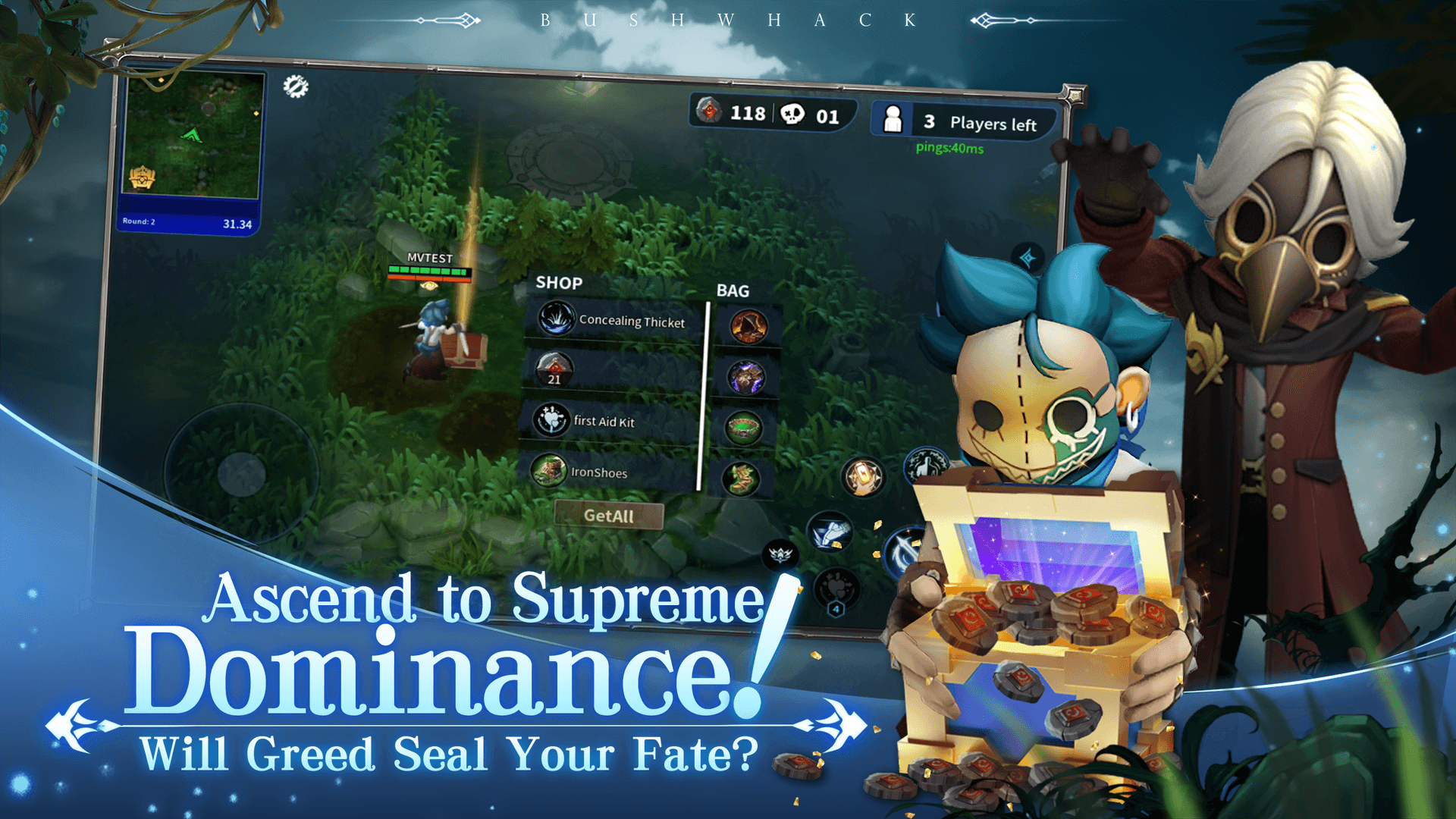Screen dimensions: 1456x819
Task: Use the lightning card ability
Action: tap(861, 476)
